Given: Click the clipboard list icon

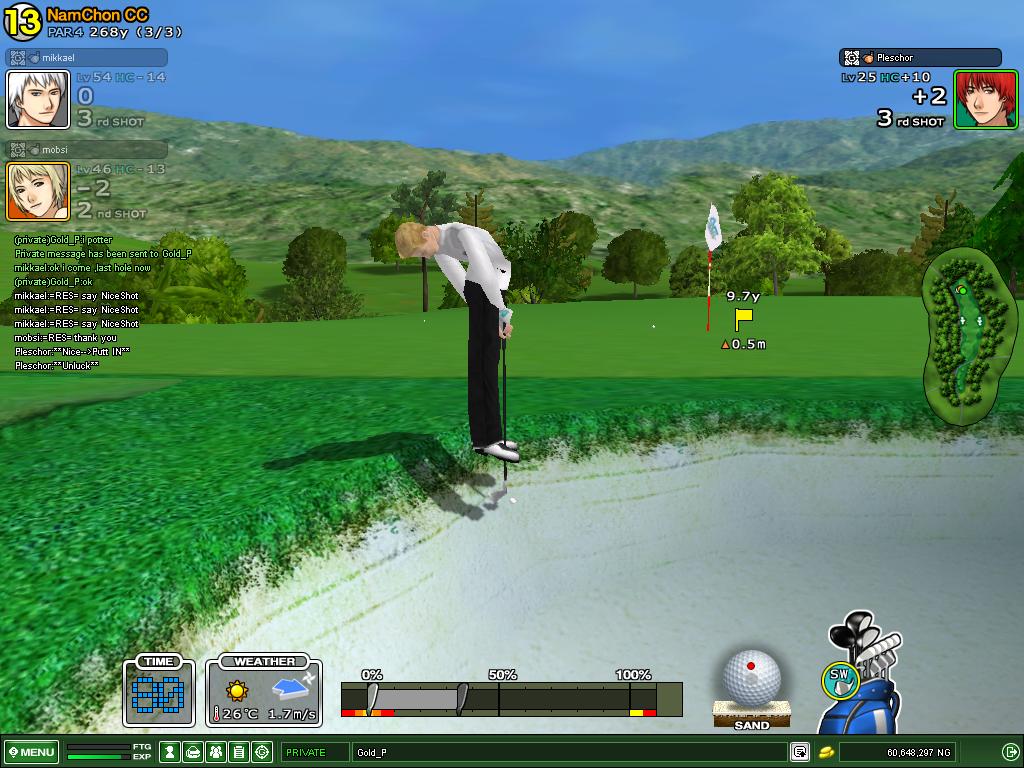Looking at the screenshot, I should pyautogui.click(x=239, y=752).
